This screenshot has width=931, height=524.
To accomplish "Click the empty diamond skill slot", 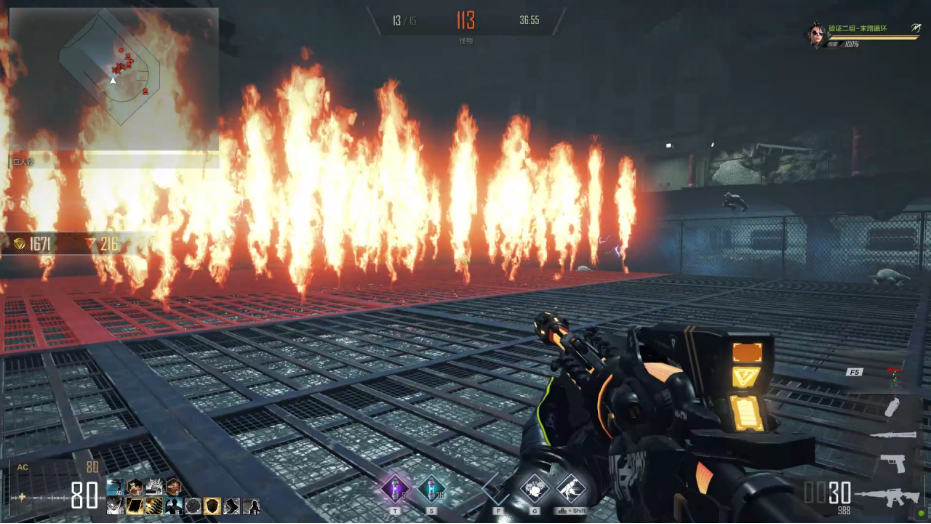I will point(495,490).
